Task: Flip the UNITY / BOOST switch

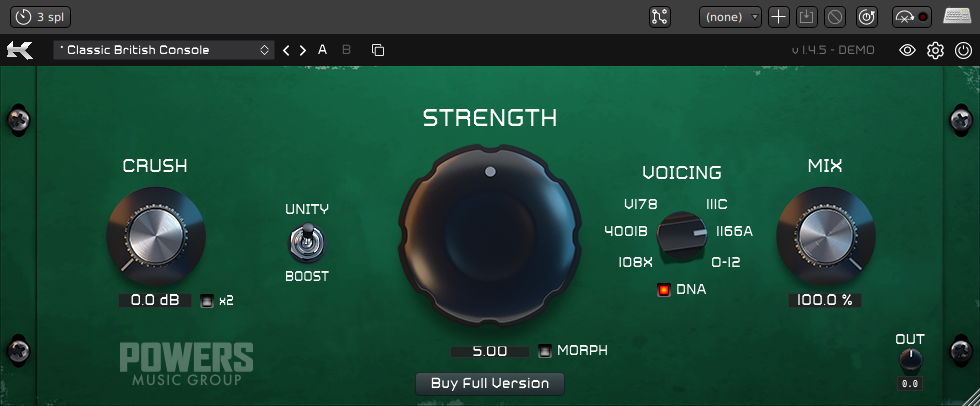Action: tap(307, 242)
